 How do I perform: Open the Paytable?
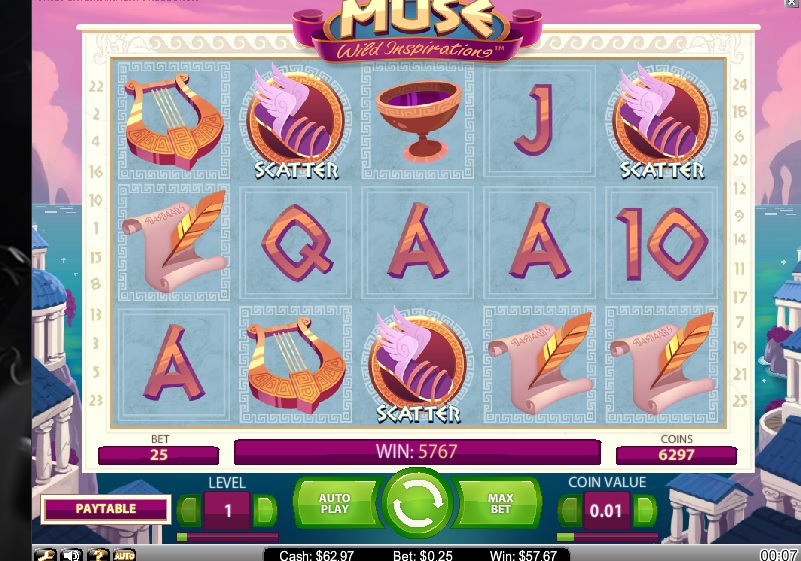coord(105,509)
